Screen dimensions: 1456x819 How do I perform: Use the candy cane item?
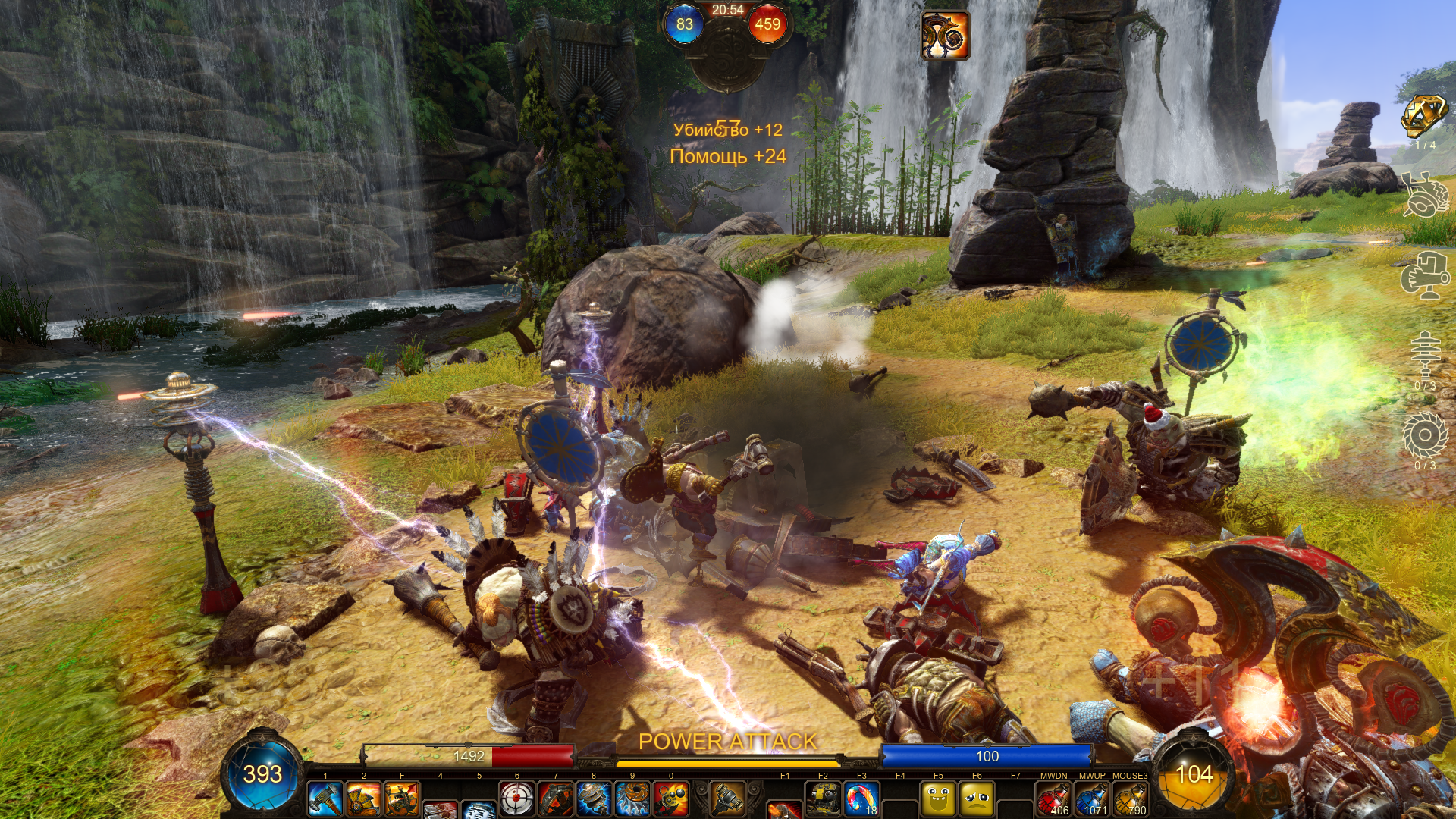(x=861, y=799)
